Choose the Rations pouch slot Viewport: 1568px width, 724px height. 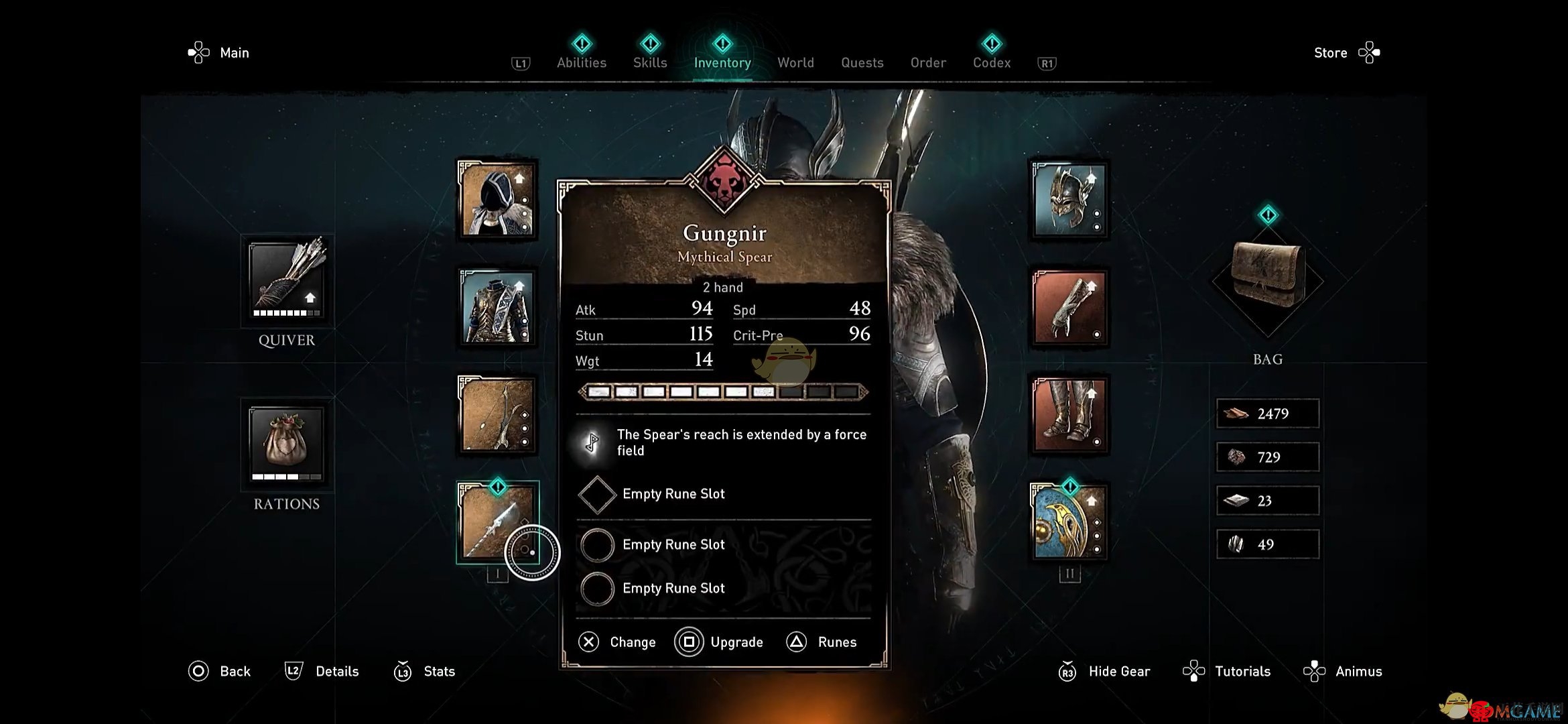pos(287,443)
